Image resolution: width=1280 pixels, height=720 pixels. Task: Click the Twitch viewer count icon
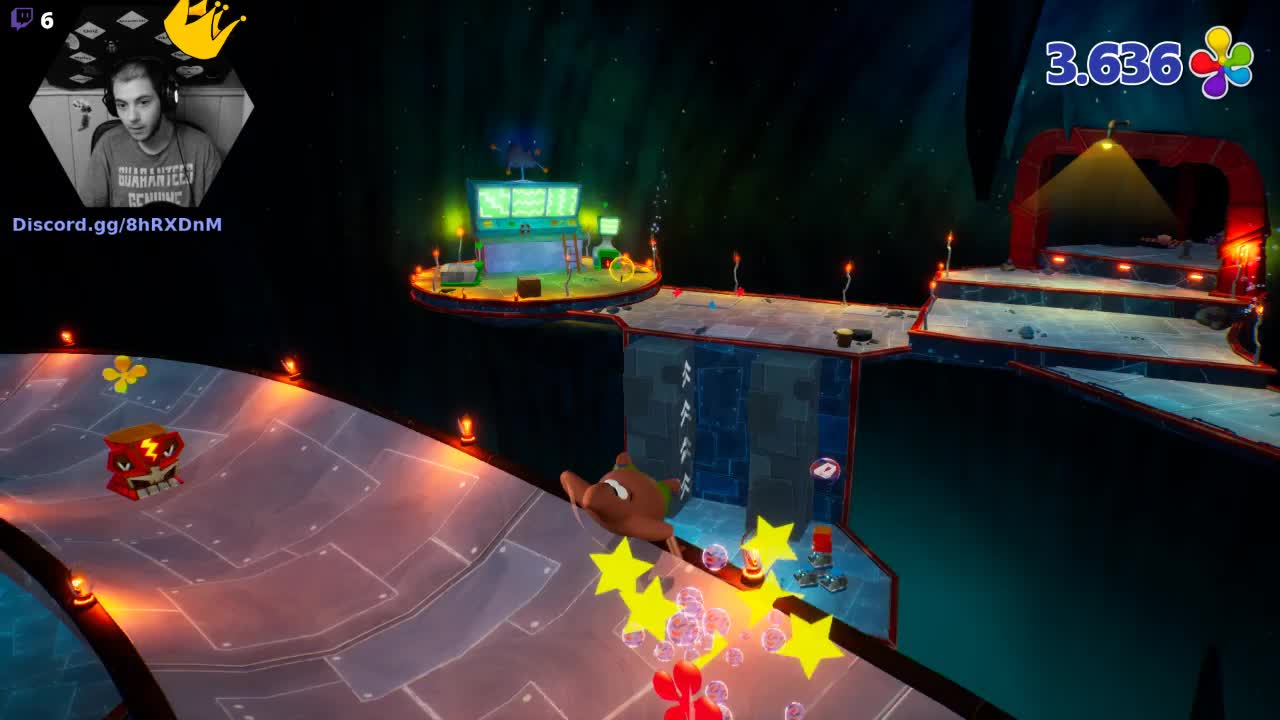tap(22, 19)
